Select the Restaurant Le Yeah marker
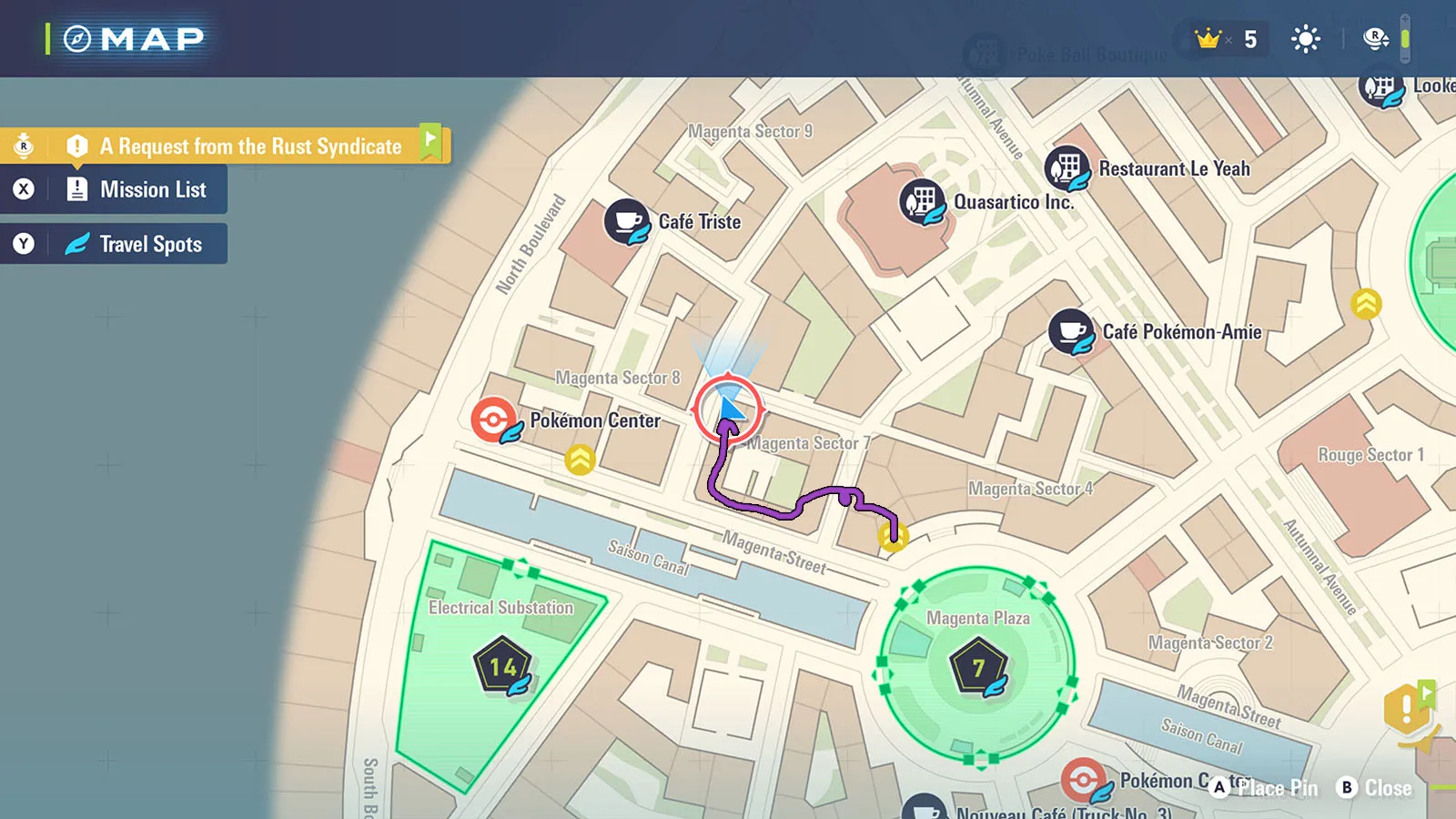 click(x=1067, y=168)
